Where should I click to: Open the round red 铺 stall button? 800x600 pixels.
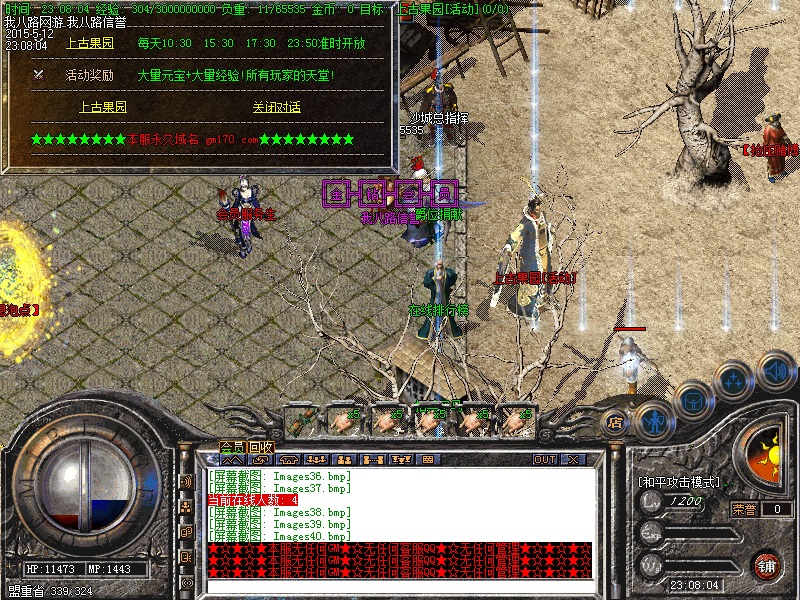pos(767,565)
